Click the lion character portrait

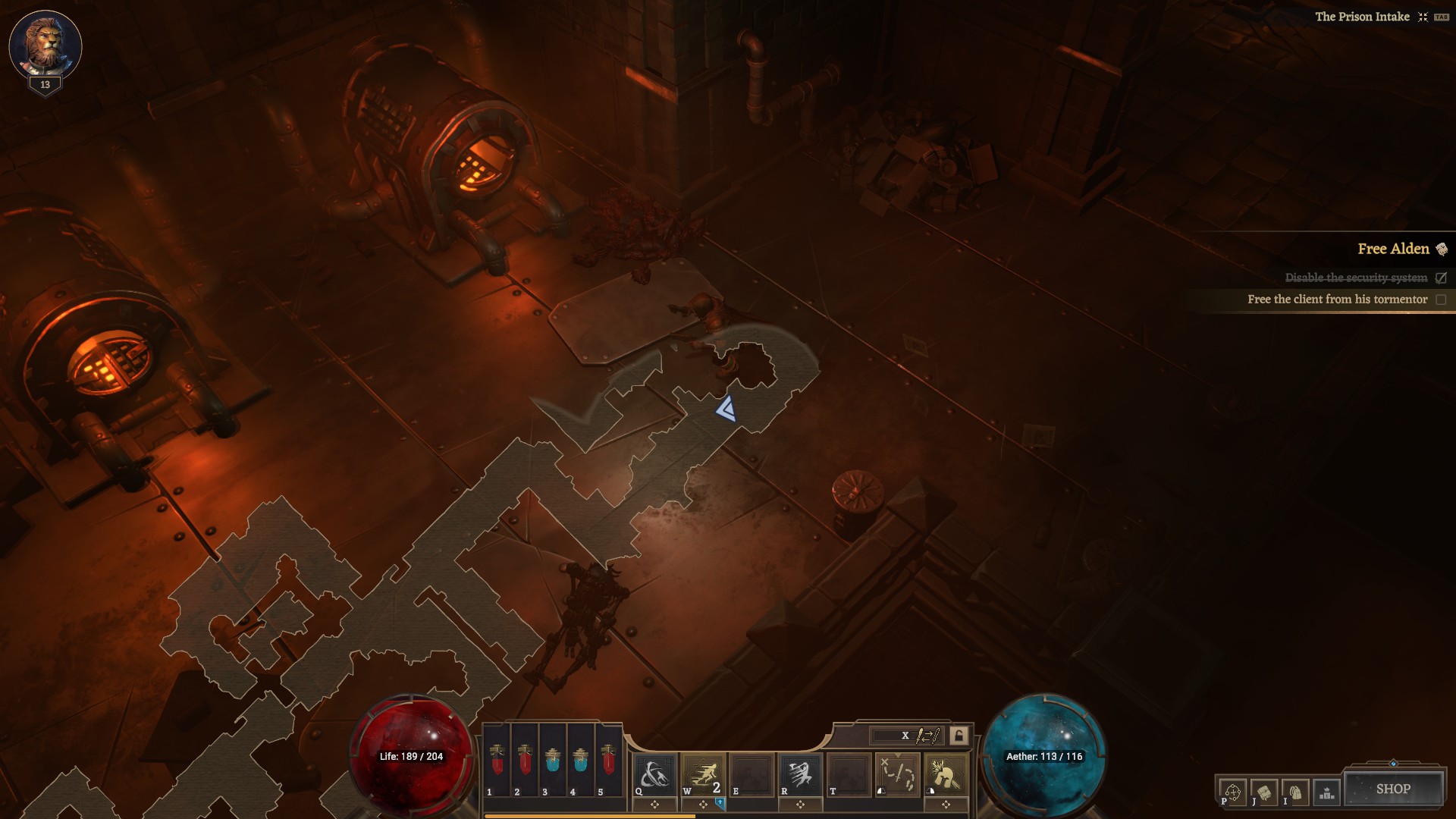[45, 44]
